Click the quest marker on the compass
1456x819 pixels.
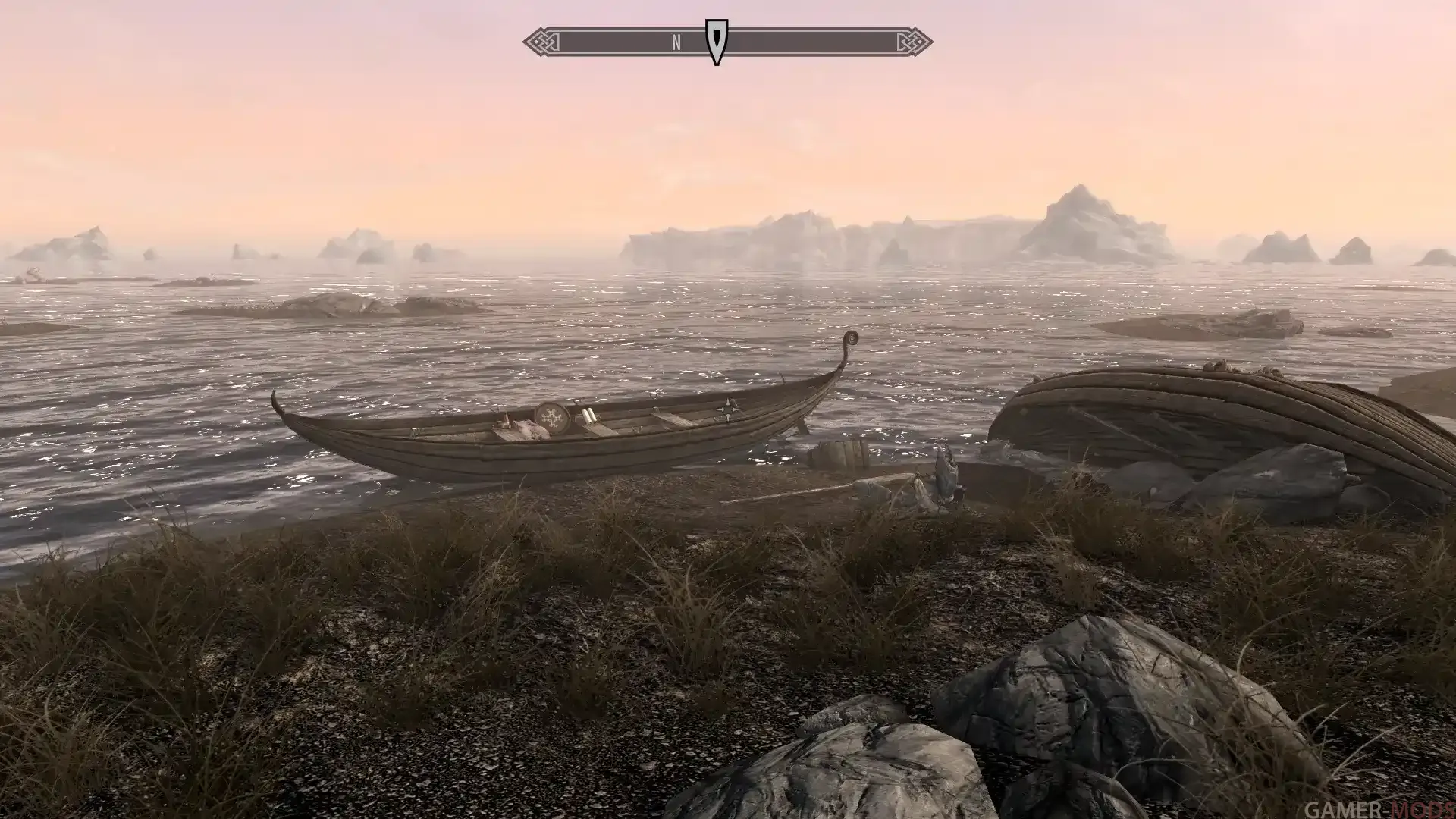pos(716,41)
